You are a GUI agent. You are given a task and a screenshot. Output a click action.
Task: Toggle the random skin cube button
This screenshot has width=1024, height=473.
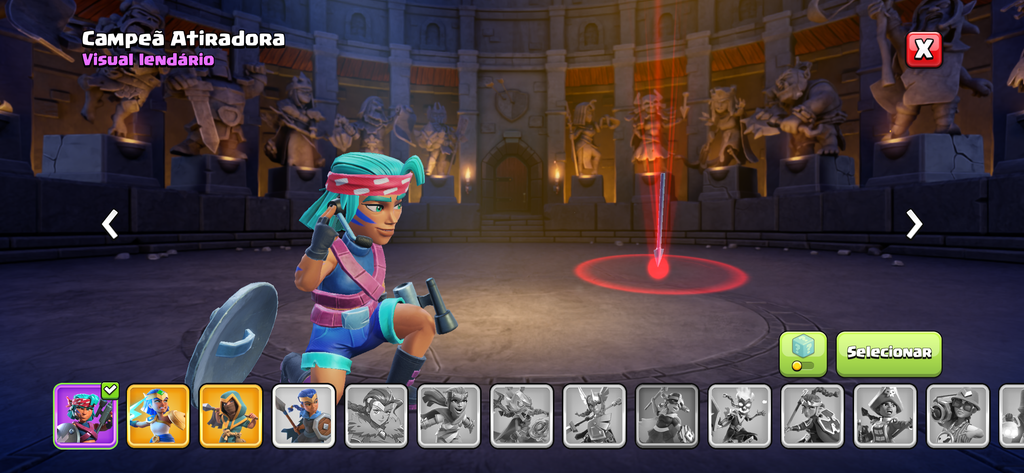click(x=803, y=353)
